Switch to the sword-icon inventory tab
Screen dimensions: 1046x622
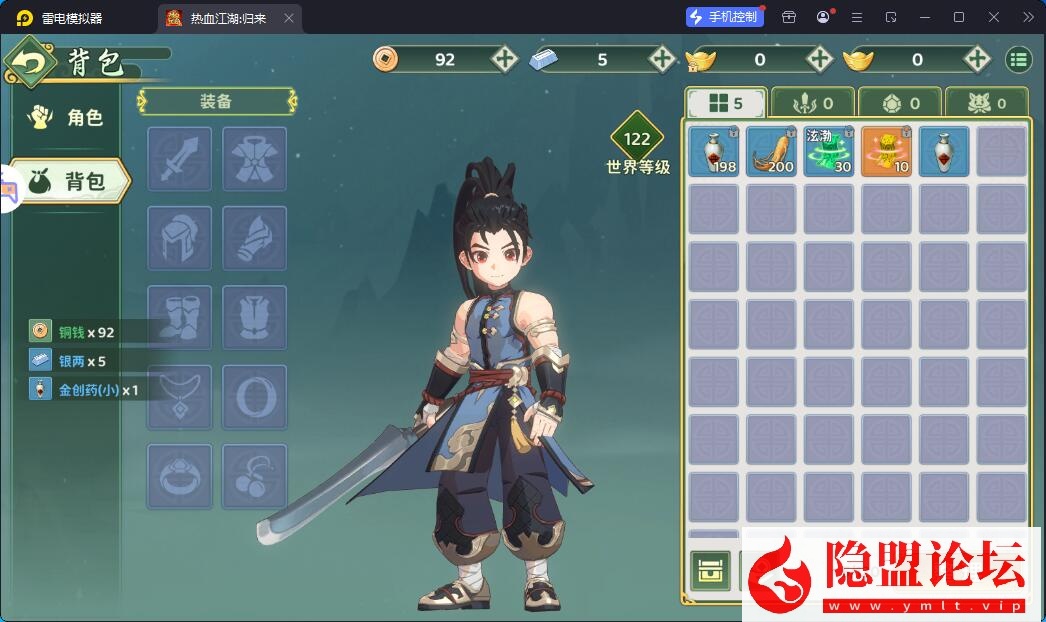[x=814, y=102]
